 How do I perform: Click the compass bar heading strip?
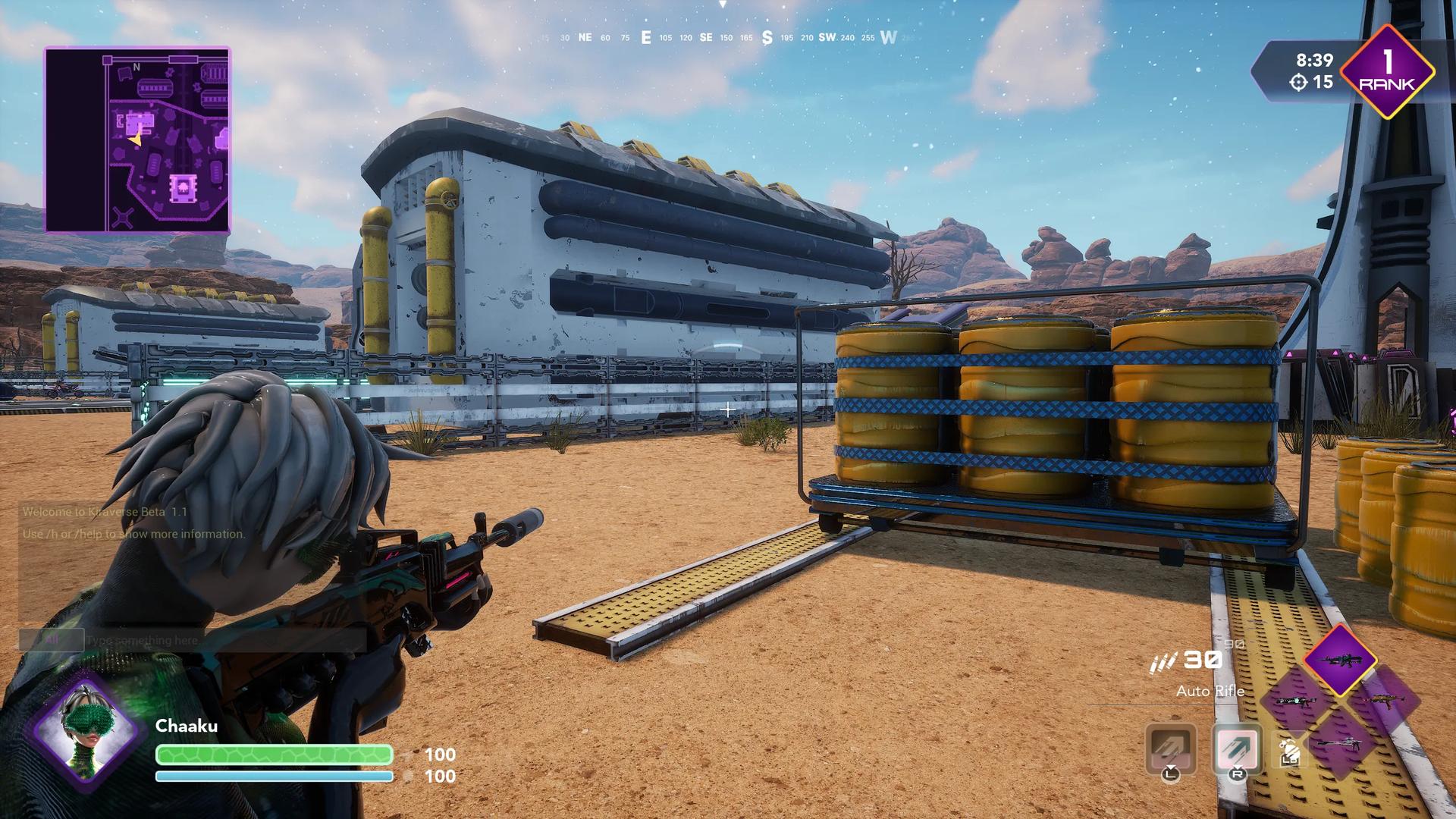721,37
